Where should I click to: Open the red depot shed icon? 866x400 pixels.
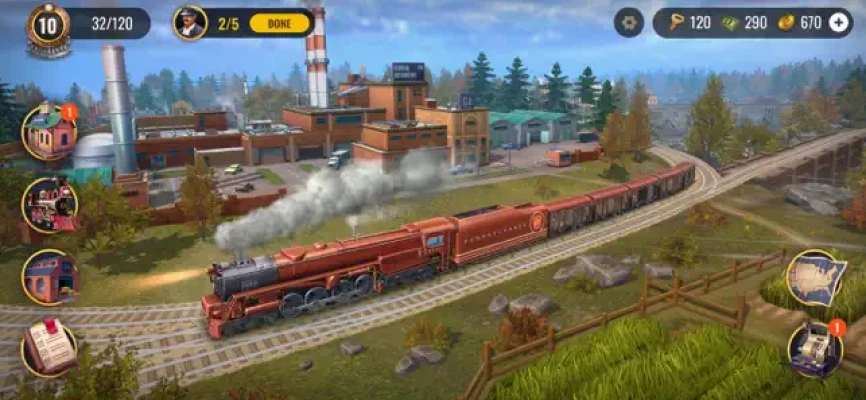tap(49, 277)
